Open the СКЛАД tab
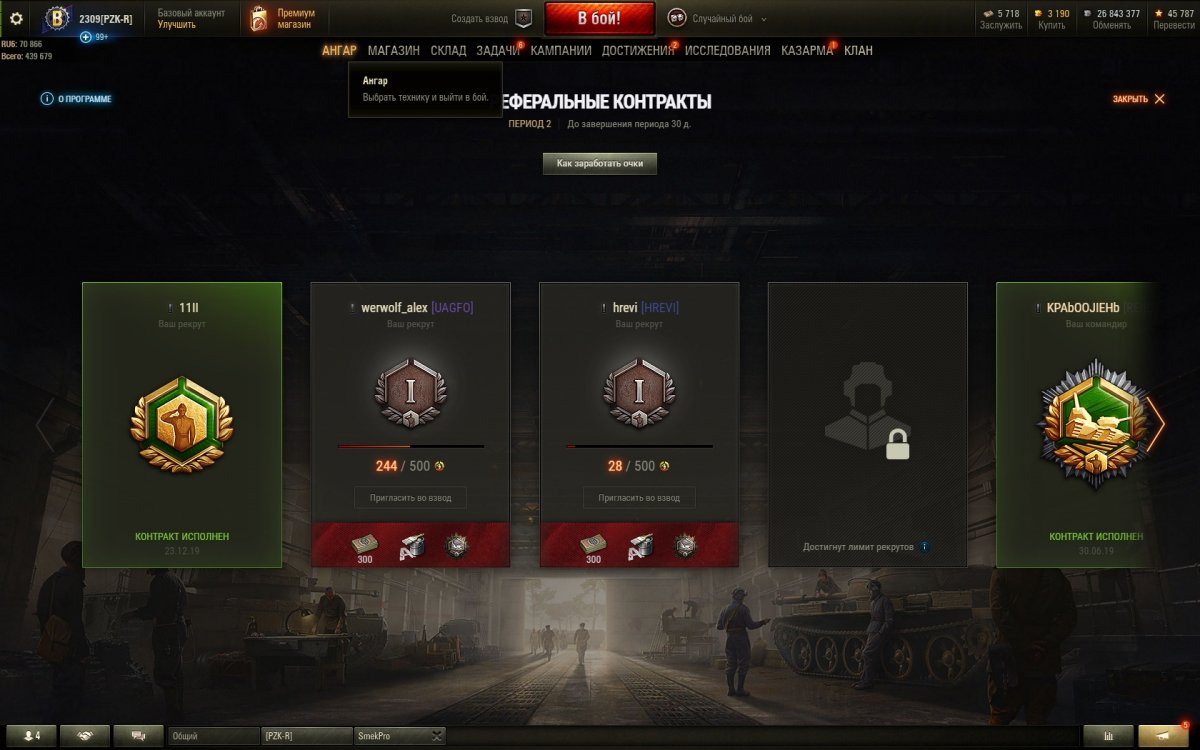 pos(448,50)
